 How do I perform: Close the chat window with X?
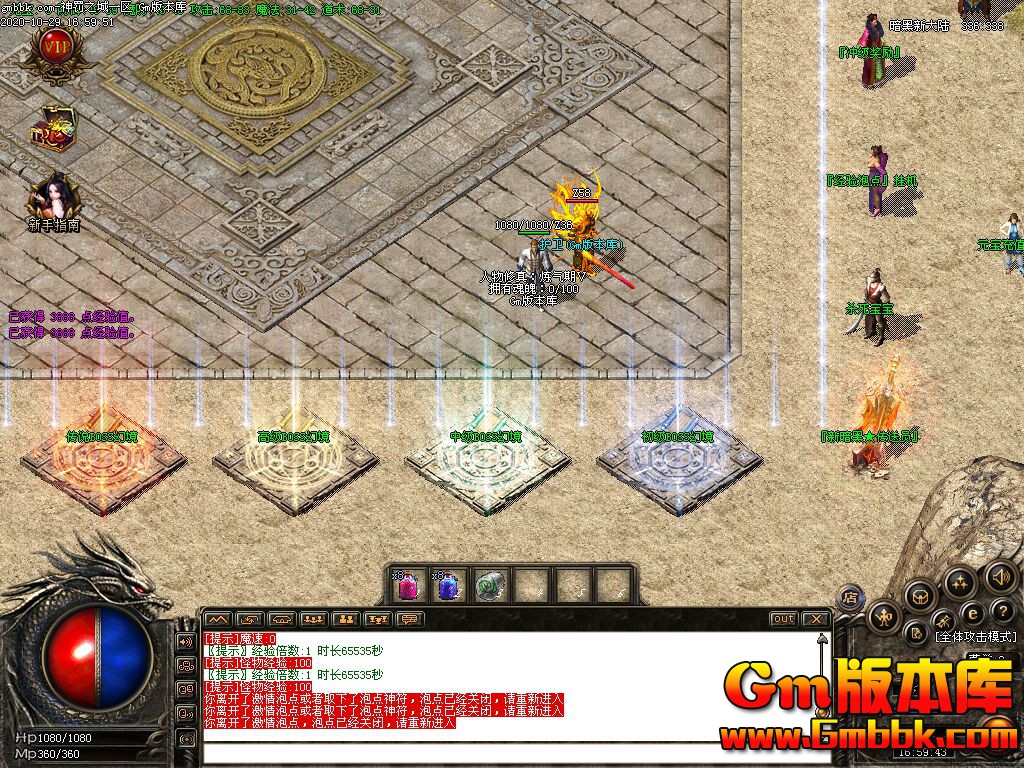(815, 619)
